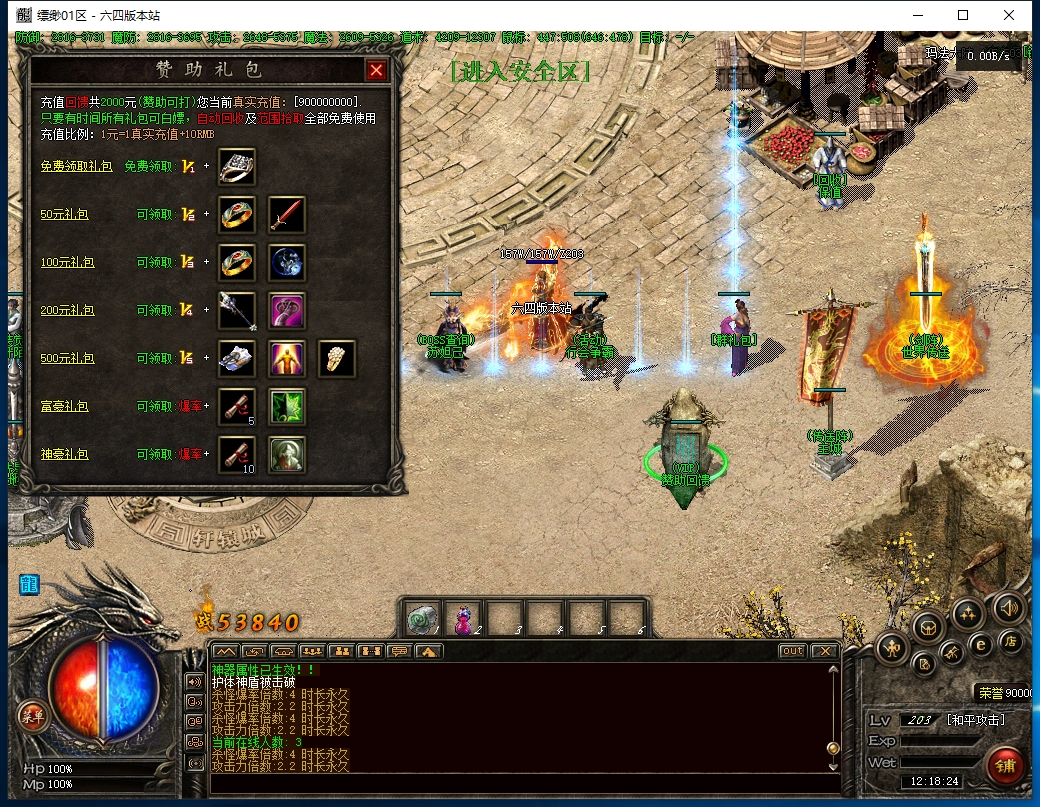Open the 店 shop round button
Viewport: 1040px width, 807px height.
click(1011, 640)
